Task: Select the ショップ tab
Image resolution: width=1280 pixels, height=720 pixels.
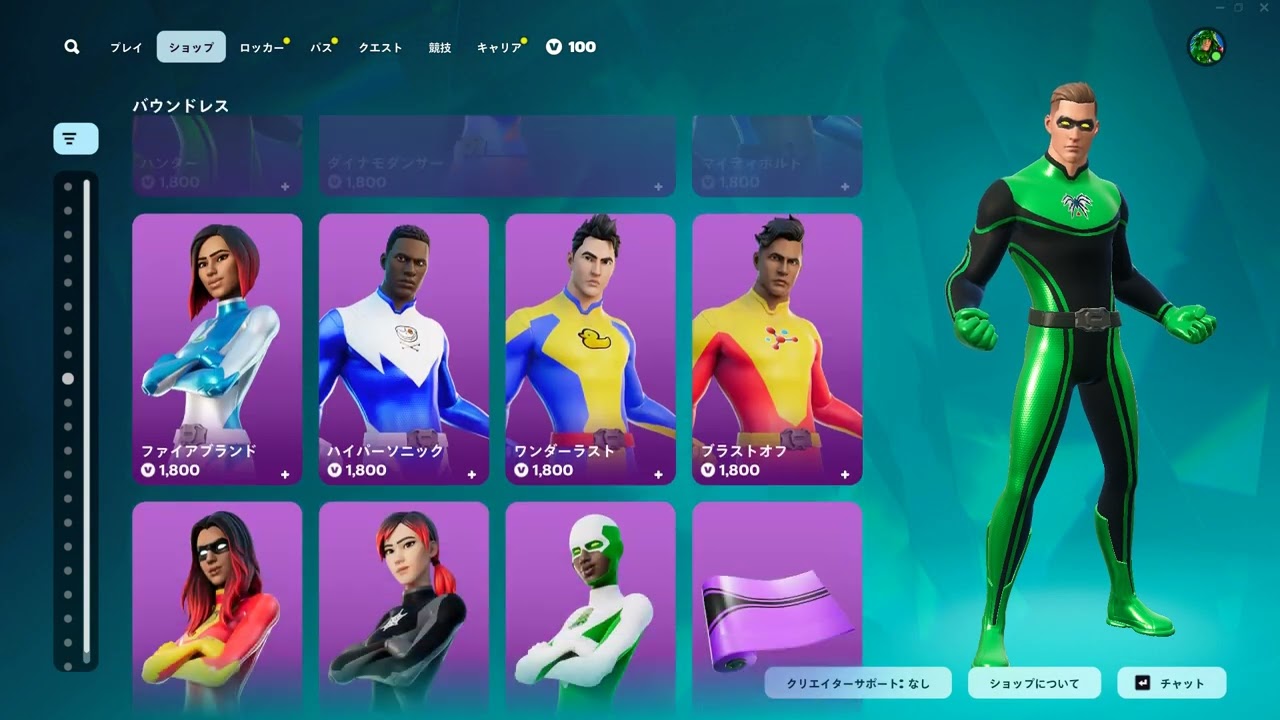Action: click(x=191, y=47)
